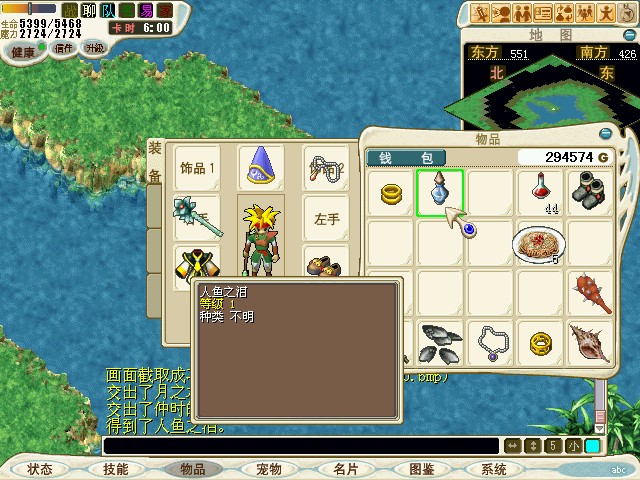Select the spiral conch shell item
Viewport: 640px width, 480px height.
pos(590,343)
